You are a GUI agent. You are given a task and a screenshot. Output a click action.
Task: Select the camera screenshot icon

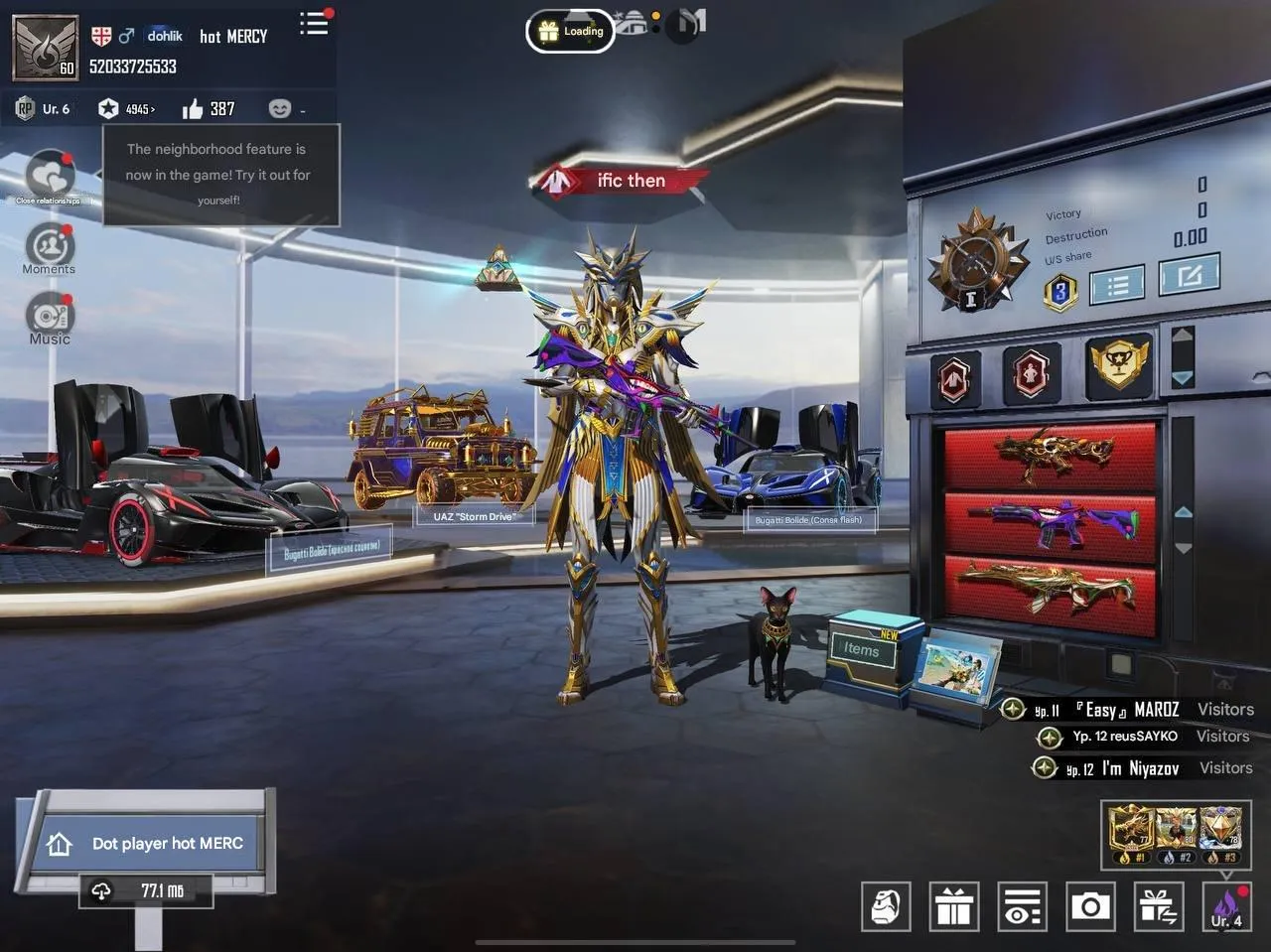click(x=1091, y=906)
